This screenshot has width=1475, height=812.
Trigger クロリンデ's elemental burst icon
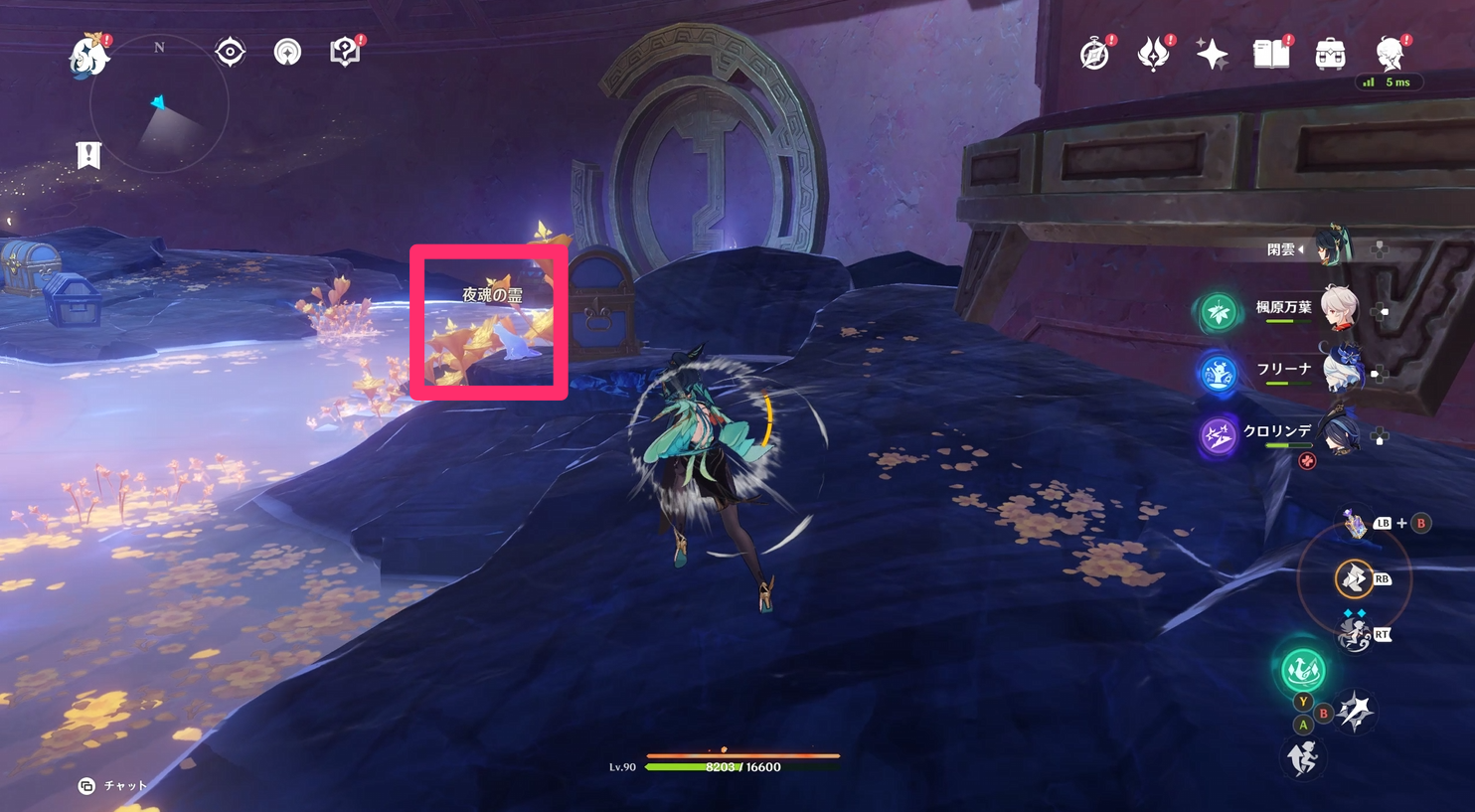(1217, 434)
